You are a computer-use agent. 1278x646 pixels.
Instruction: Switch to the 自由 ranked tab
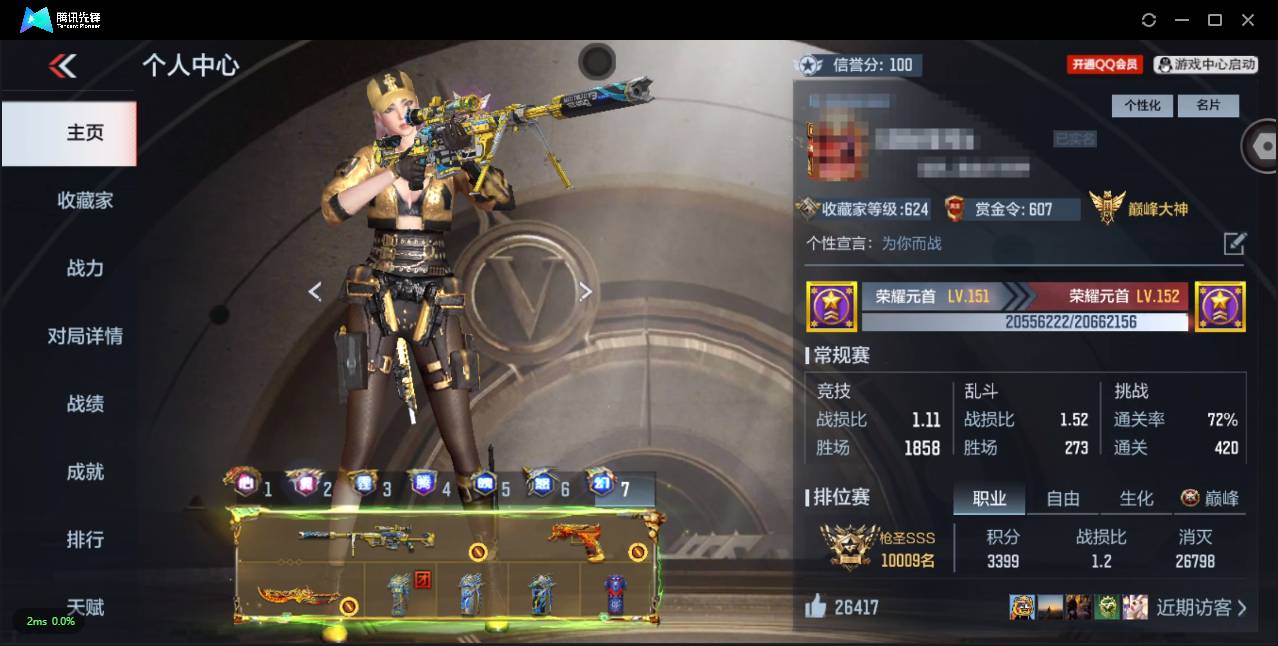pyautogui.click(x=1063, y=498)
